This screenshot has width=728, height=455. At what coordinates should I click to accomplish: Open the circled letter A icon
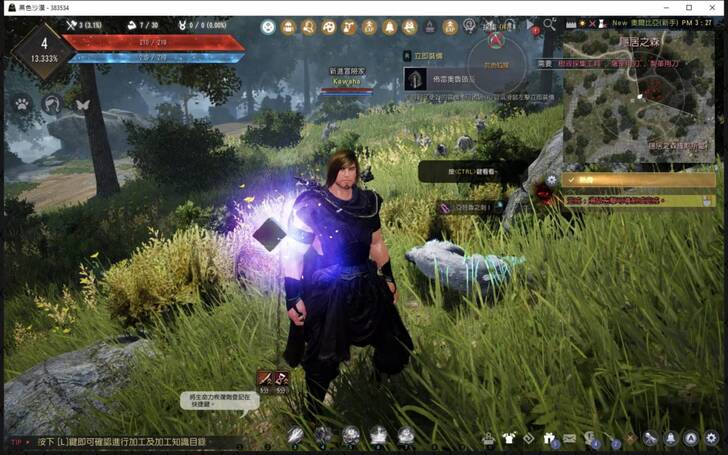[690, 438]
